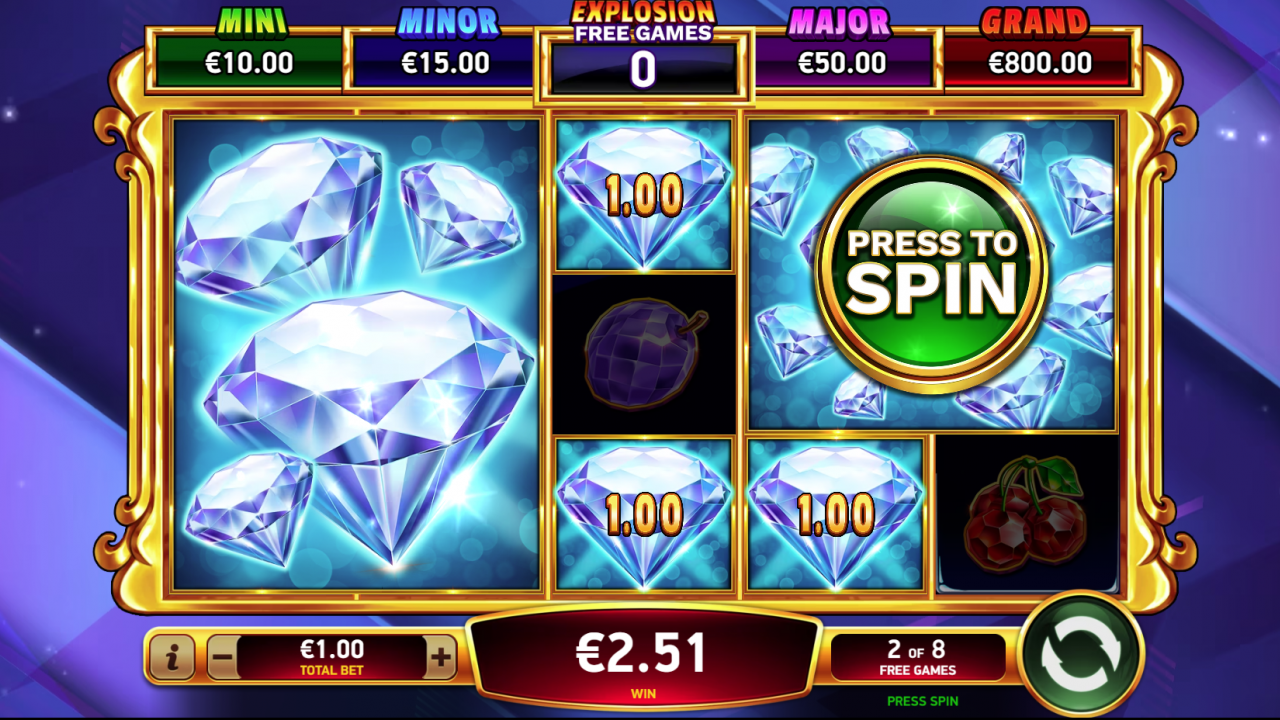Select the diamond symbol showing 1.00 on middle reel
This screenshot has width=1280, height=720.
[x=643, y=515]
